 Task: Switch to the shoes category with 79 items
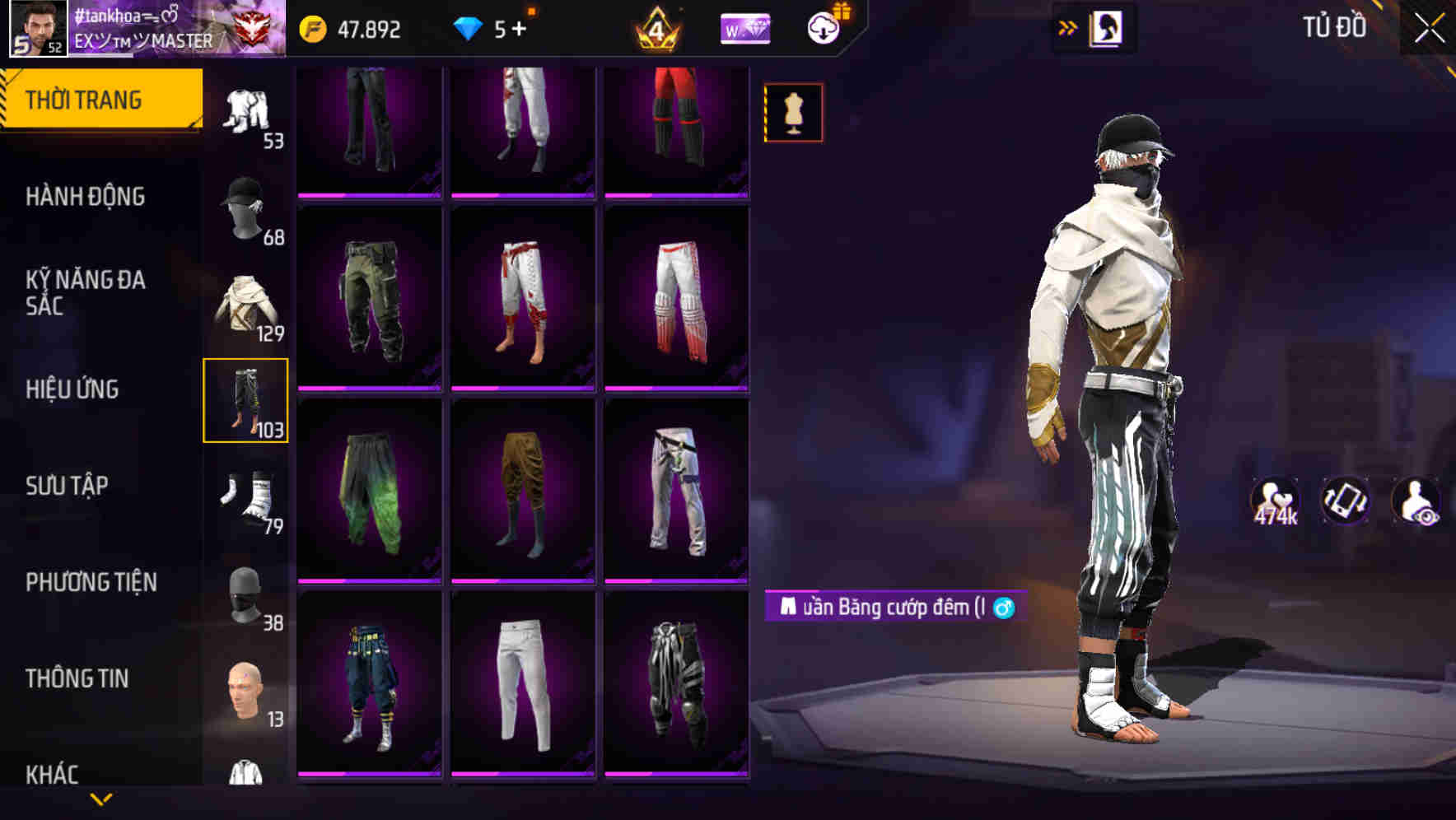point(245,495)
